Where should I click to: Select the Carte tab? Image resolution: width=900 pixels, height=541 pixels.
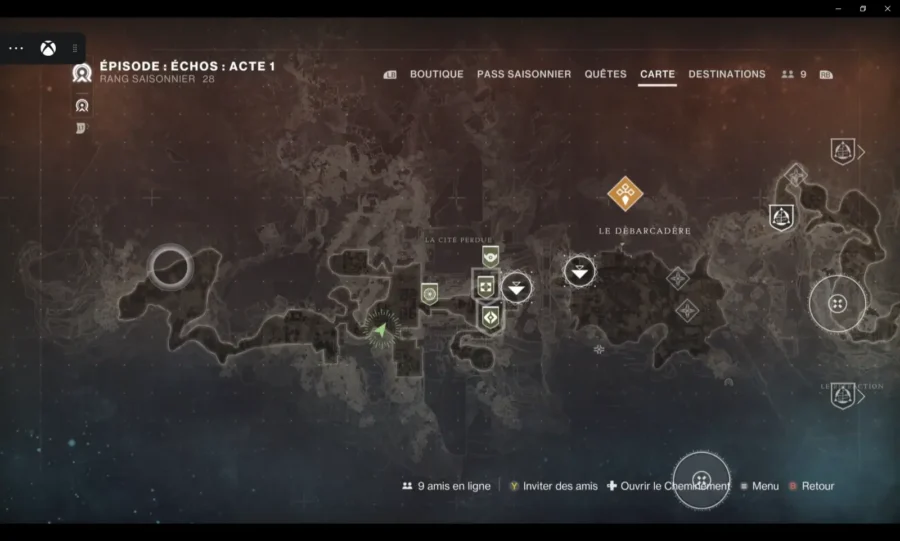[657, 74]
